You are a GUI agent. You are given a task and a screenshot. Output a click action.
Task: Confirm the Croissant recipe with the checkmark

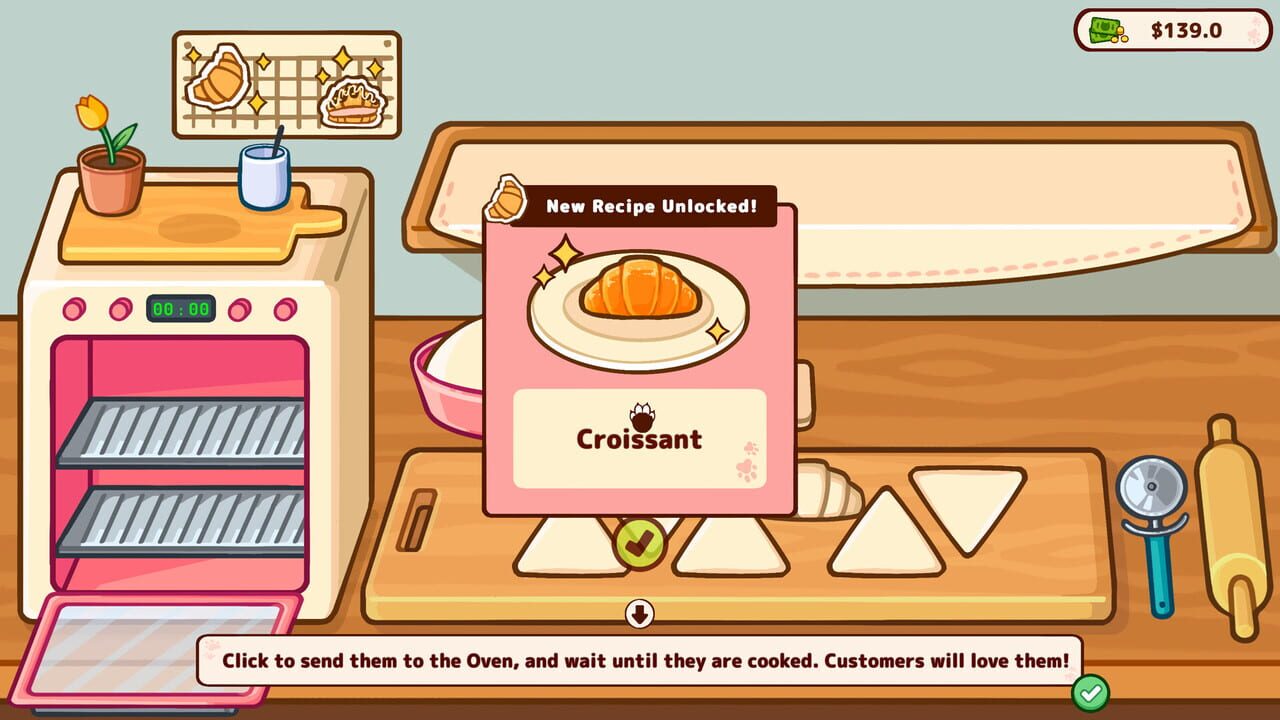point(640,543)
